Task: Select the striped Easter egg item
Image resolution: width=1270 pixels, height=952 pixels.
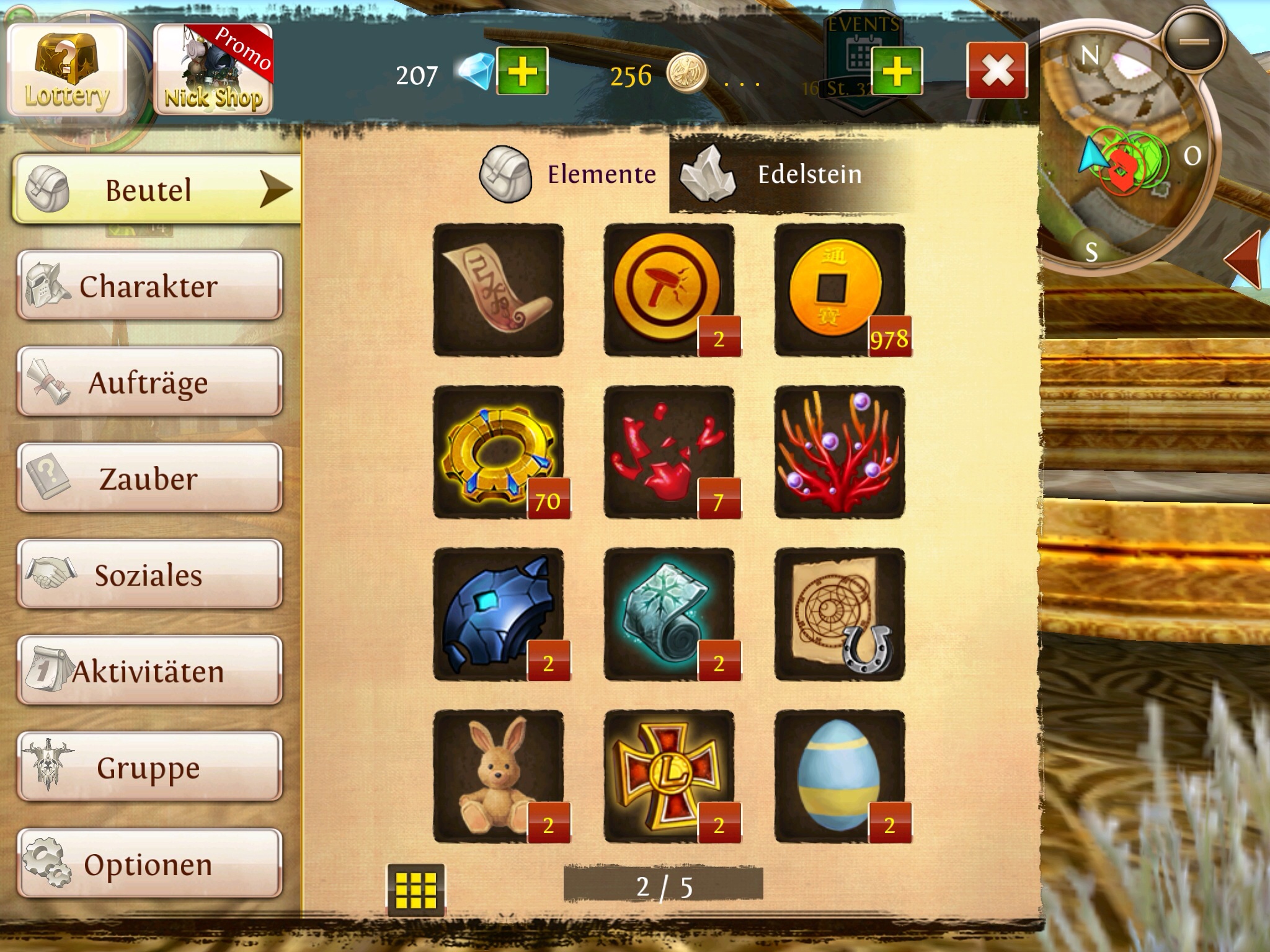Action: [x=840, y=777]
